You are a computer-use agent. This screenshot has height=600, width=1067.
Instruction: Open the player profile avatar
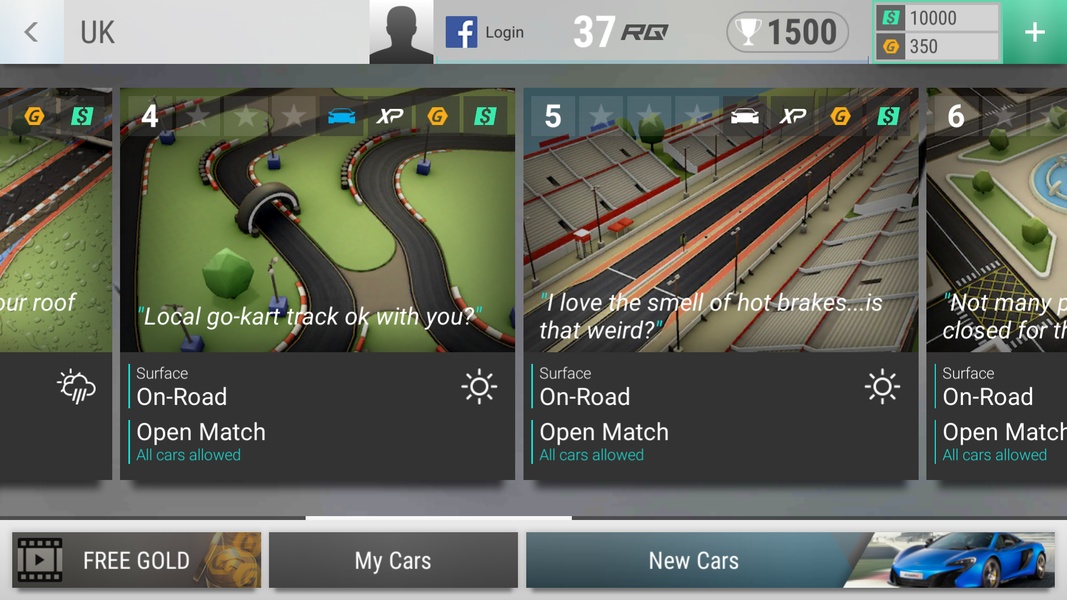401,32
